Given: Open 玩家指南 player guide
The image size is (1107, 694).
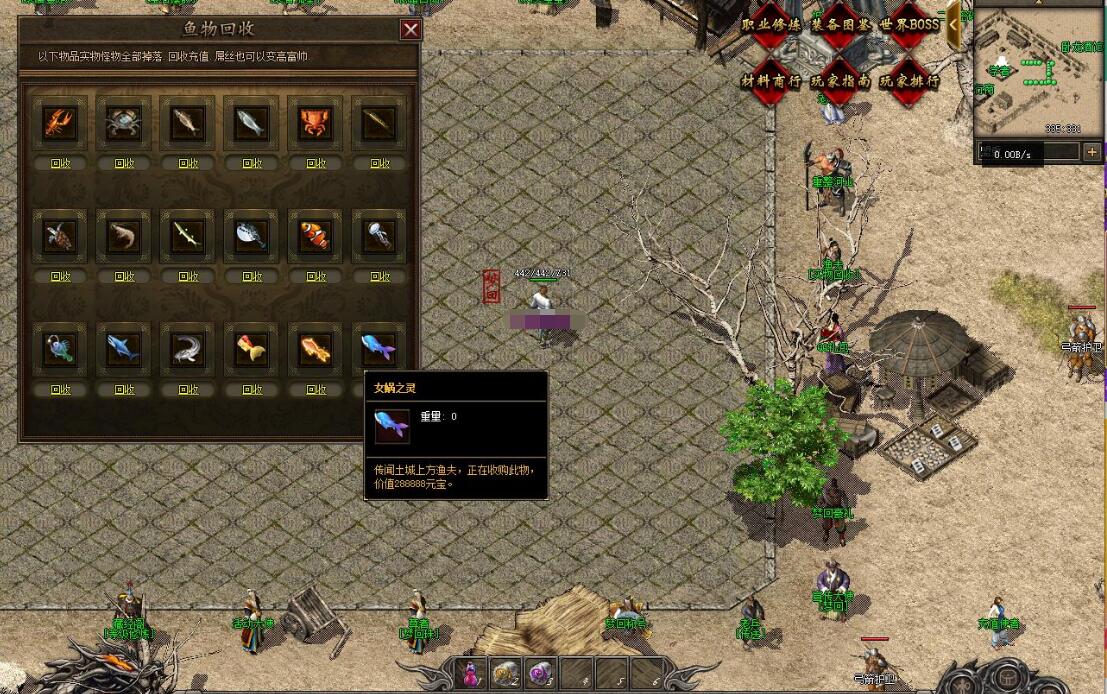Looking at the screenshot, I should click(x=840, y=81).
